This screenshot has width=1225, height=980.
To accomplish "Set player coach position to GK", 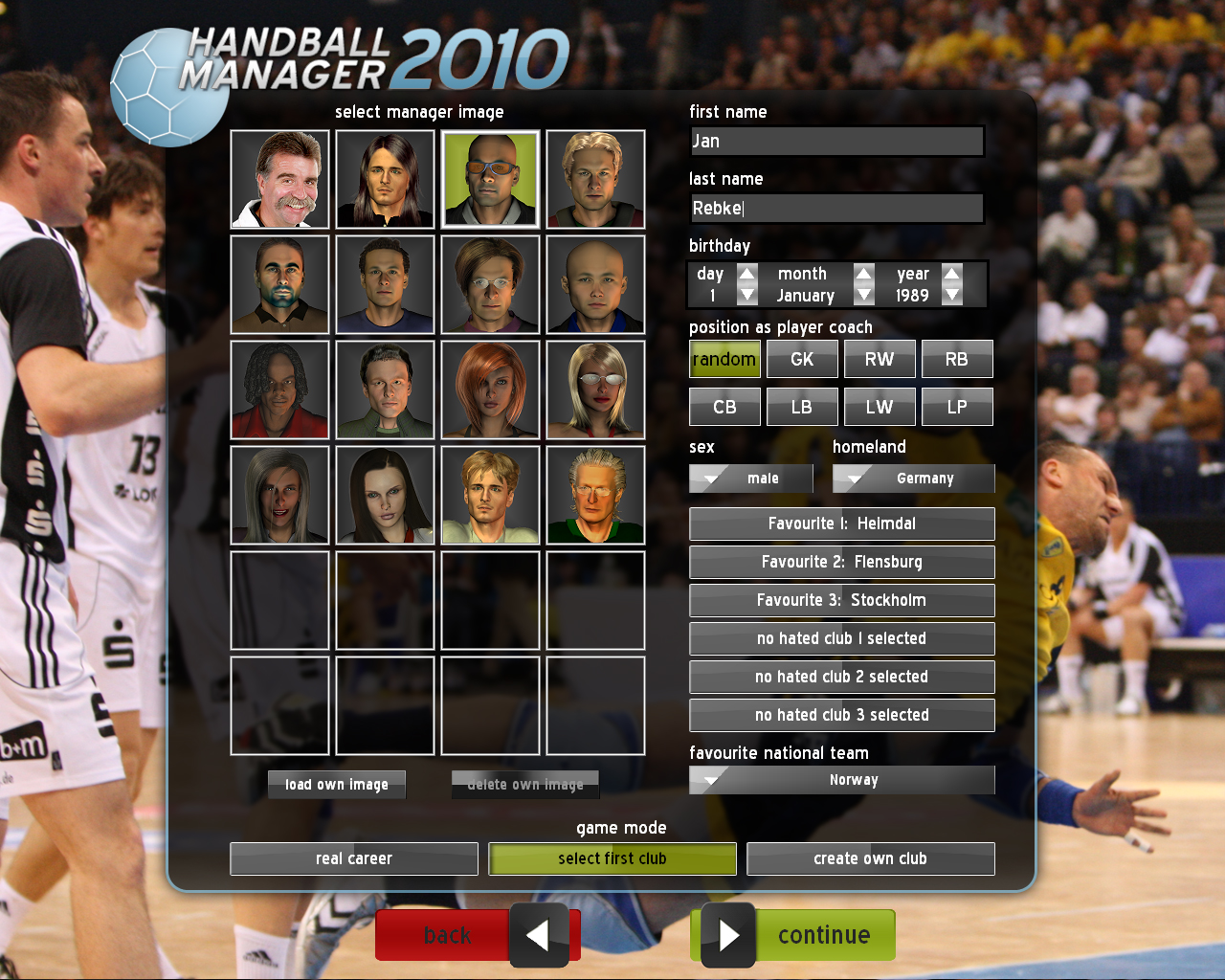I will [x=802, y=359].
